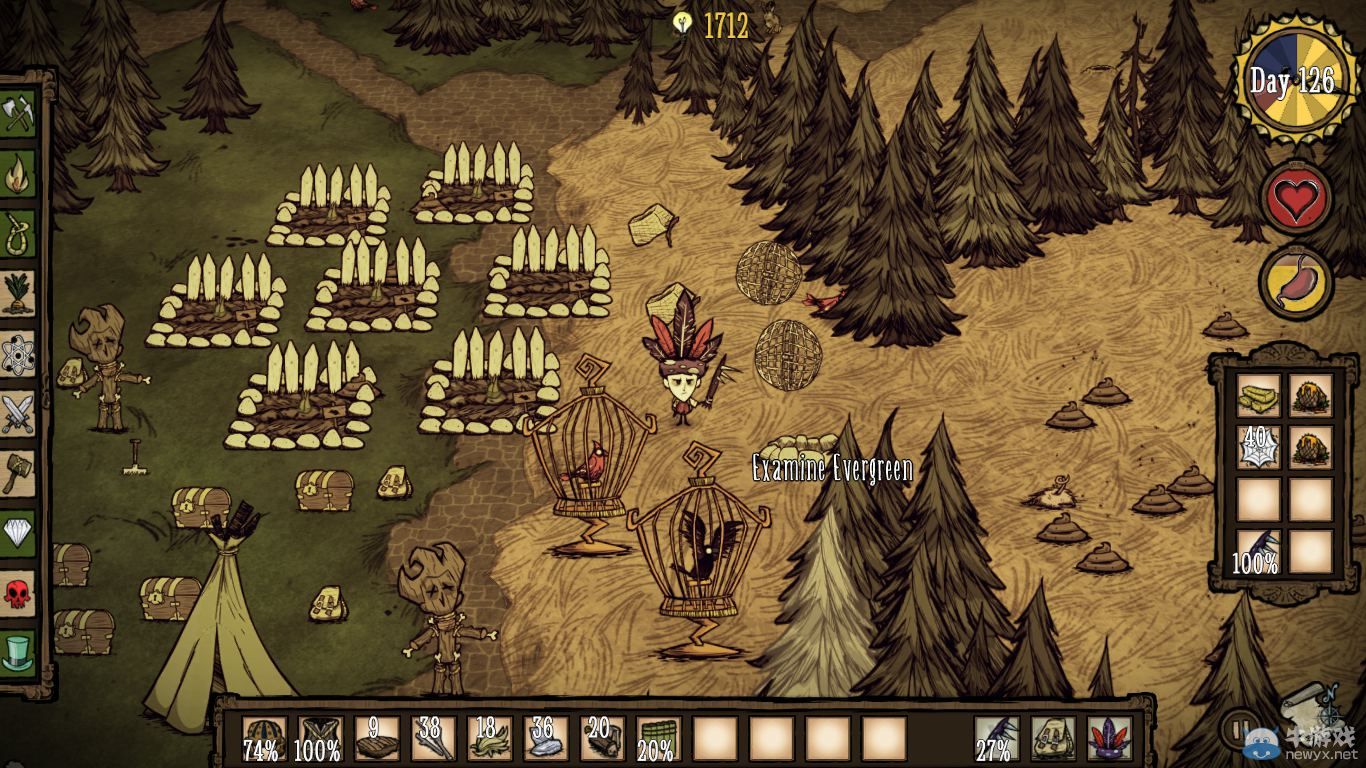The image size is (1366, 768).
Task: Select the stack of 20 logs
Action: (x=602, y=738)
